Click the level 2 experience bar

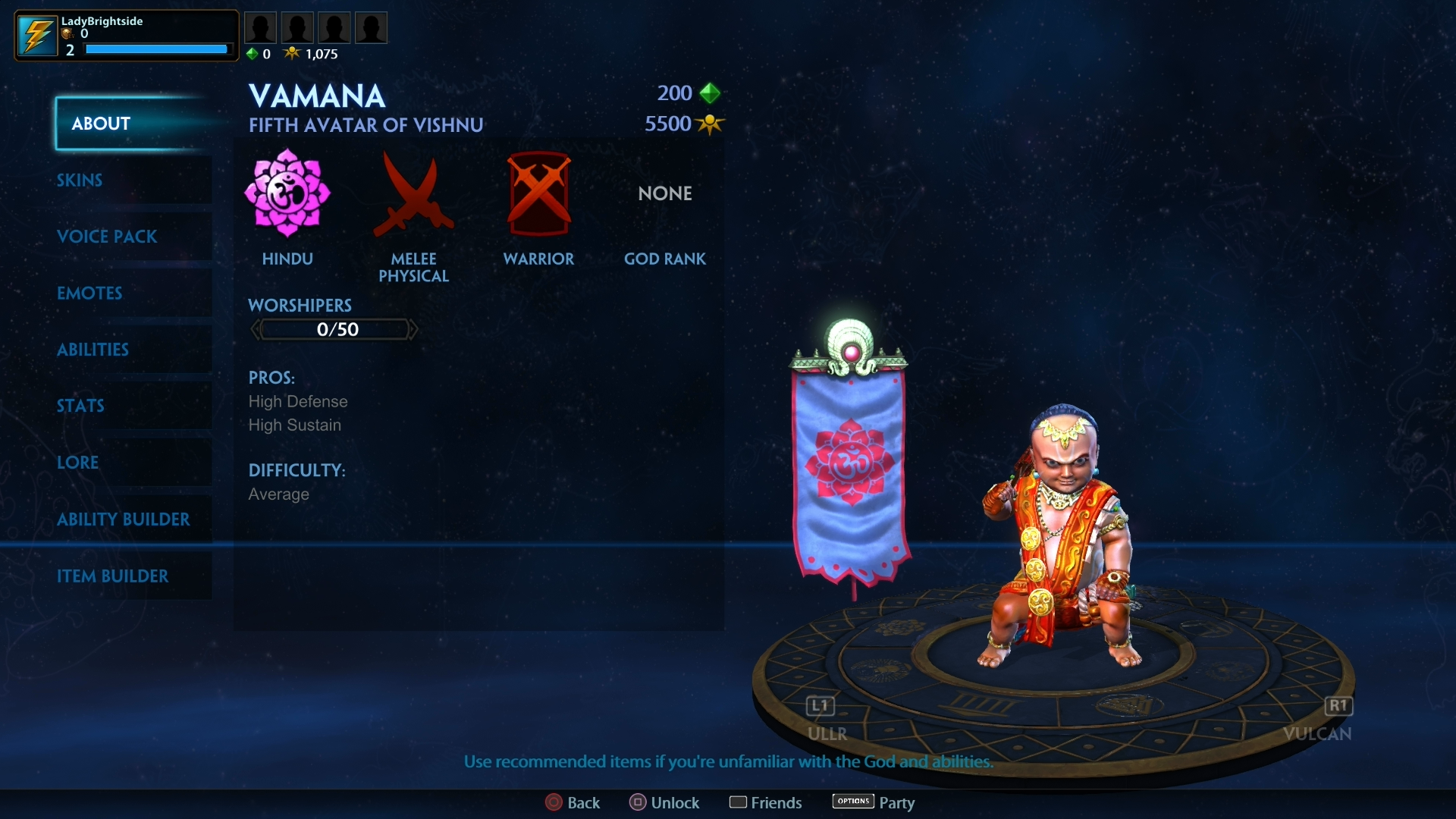155,49
